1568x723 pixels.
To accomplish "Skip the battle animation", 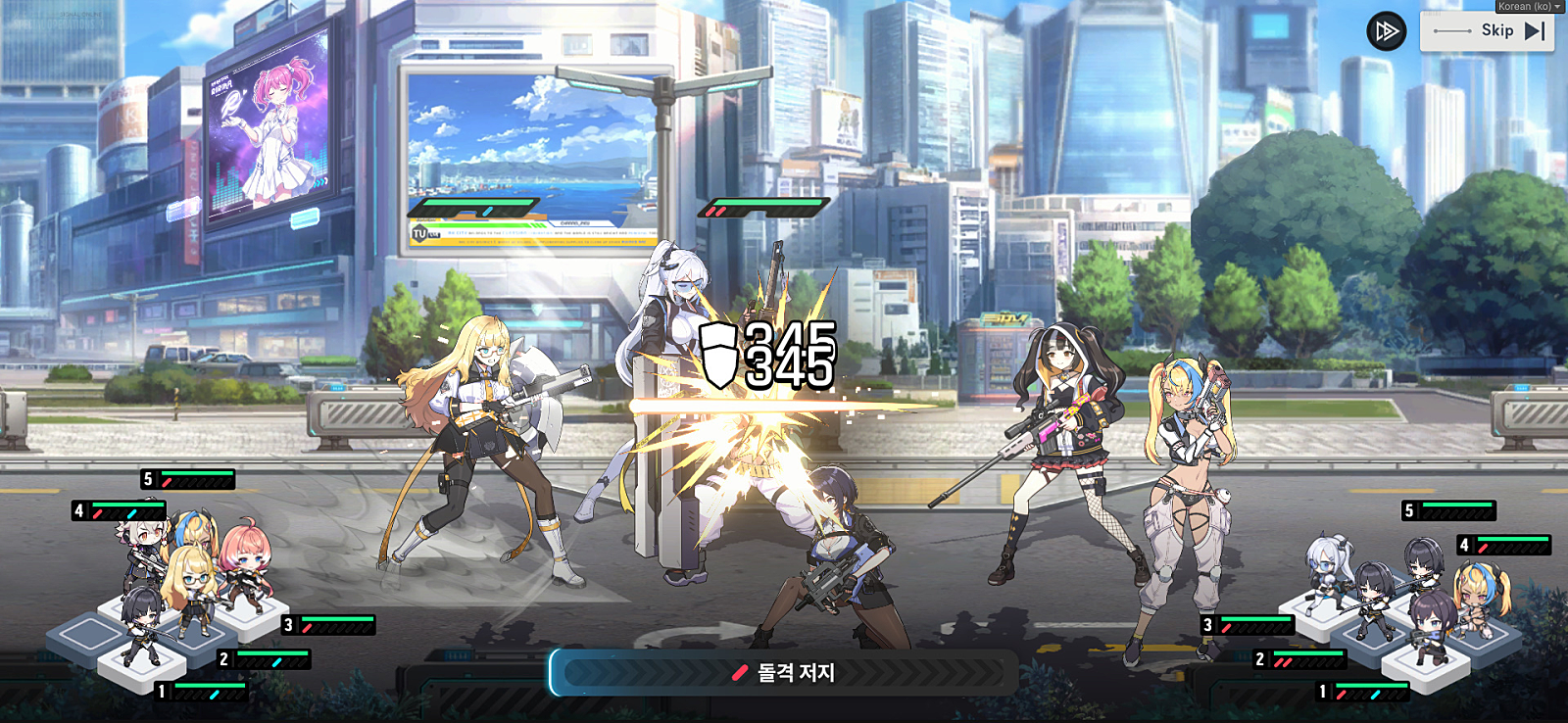I will [x=1488, y=31].
